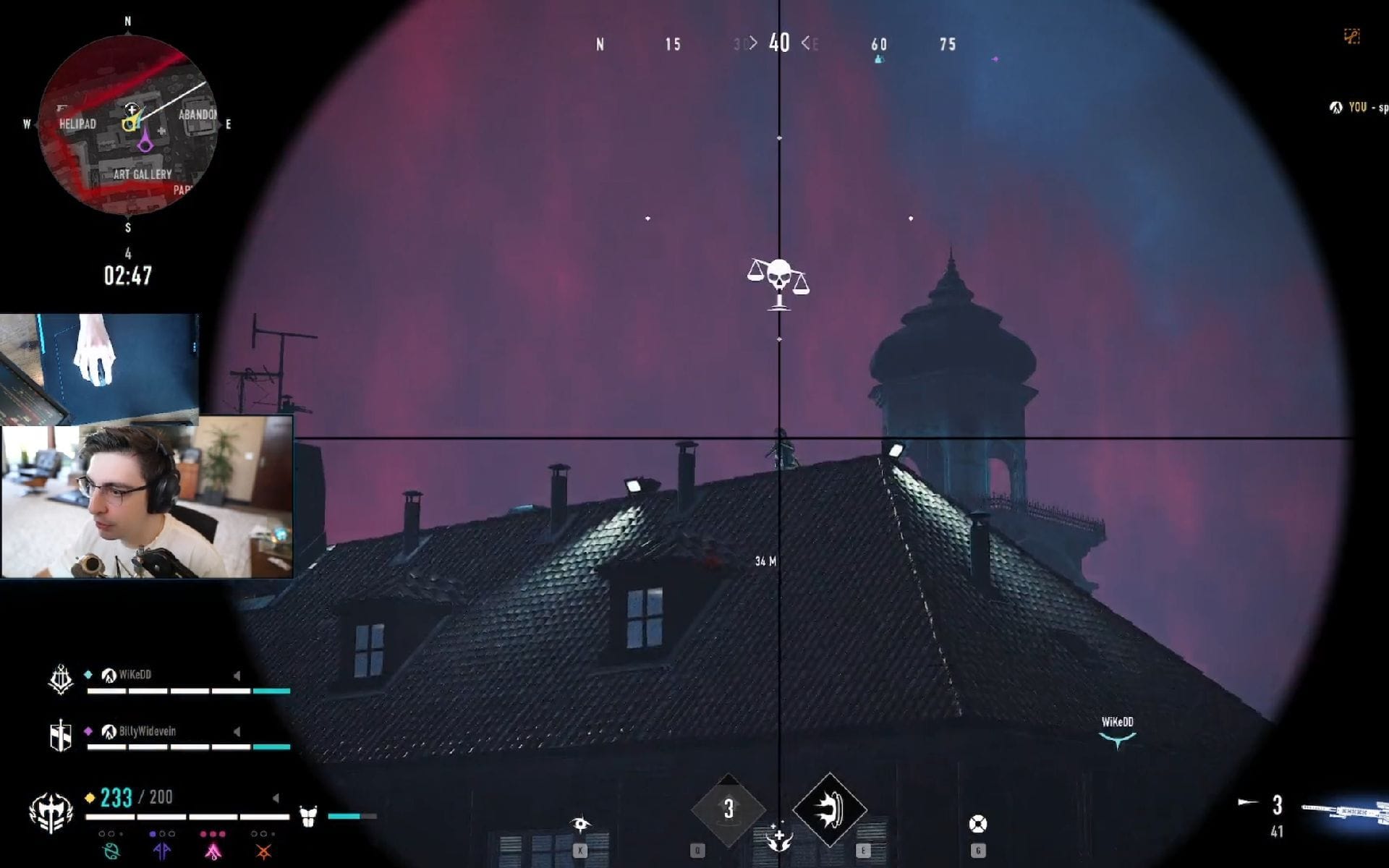
Task: Click the streamer face webcam overlay
Action: (x=148, y=497)
